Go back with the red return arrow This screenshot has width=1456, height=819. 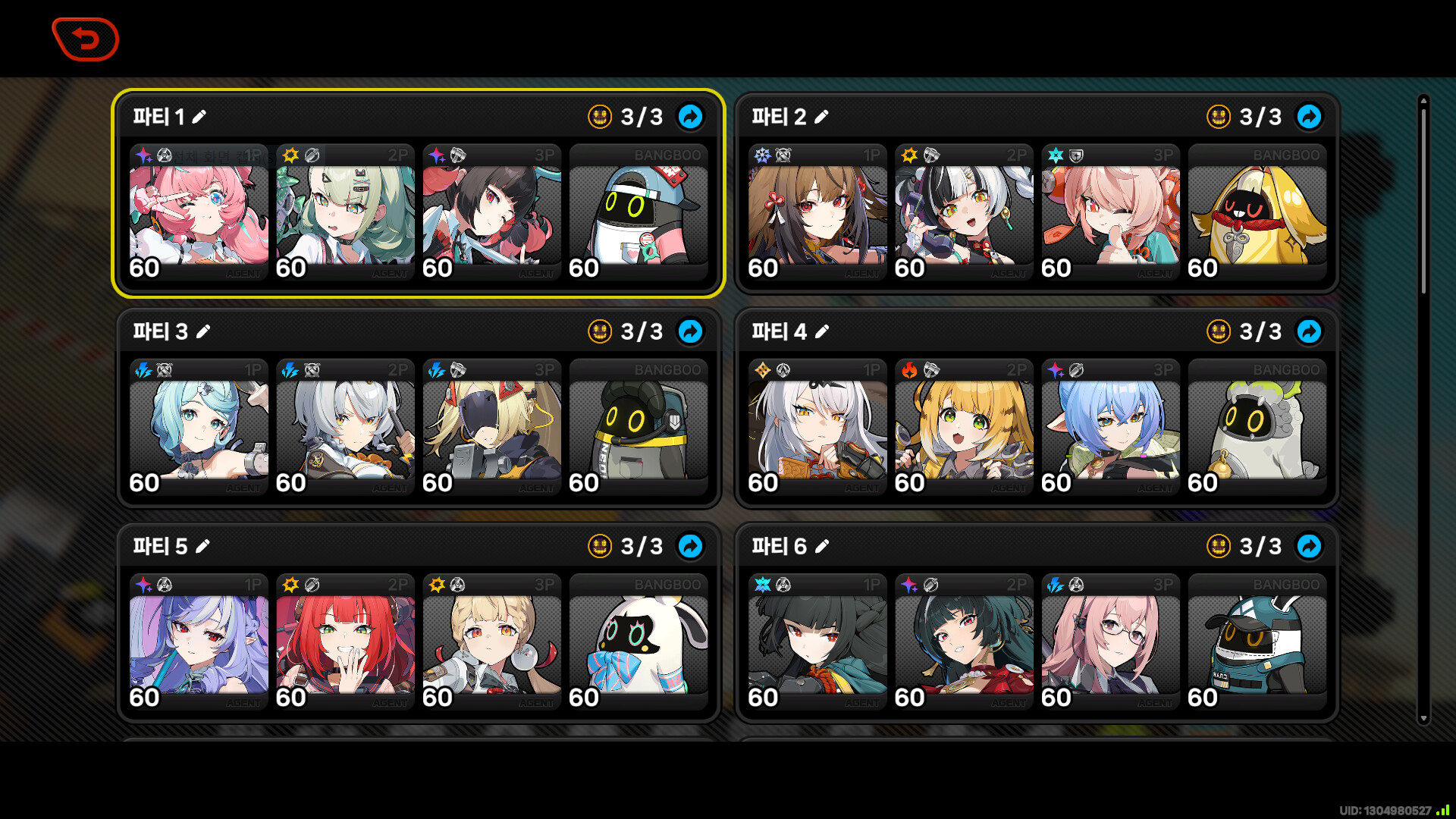coord(86,39)
